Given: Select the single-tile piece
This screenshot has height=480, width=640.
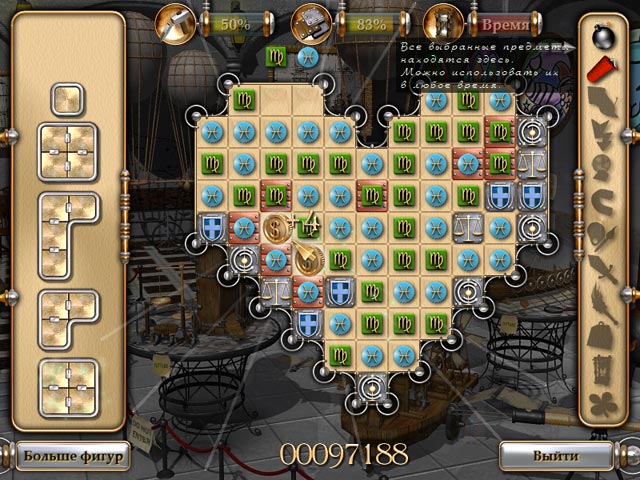Looking at the screenshot, I should pyautogui.click(x=68, y=101).
